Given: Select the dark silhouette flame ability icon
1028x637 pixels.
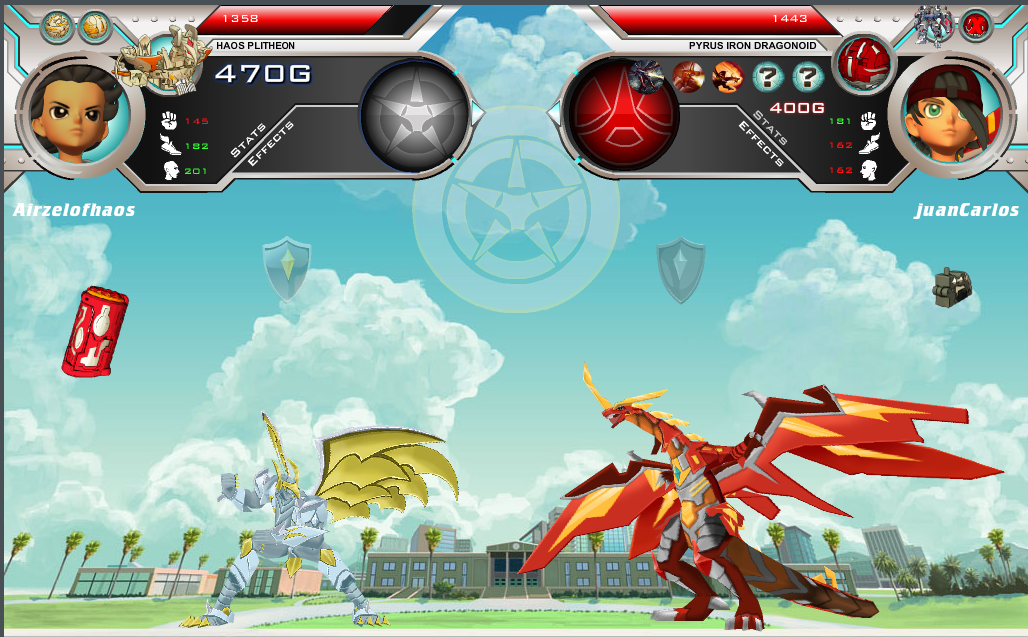Looking at the screenshot, I should pyautogui.click(x=728, y=76).
